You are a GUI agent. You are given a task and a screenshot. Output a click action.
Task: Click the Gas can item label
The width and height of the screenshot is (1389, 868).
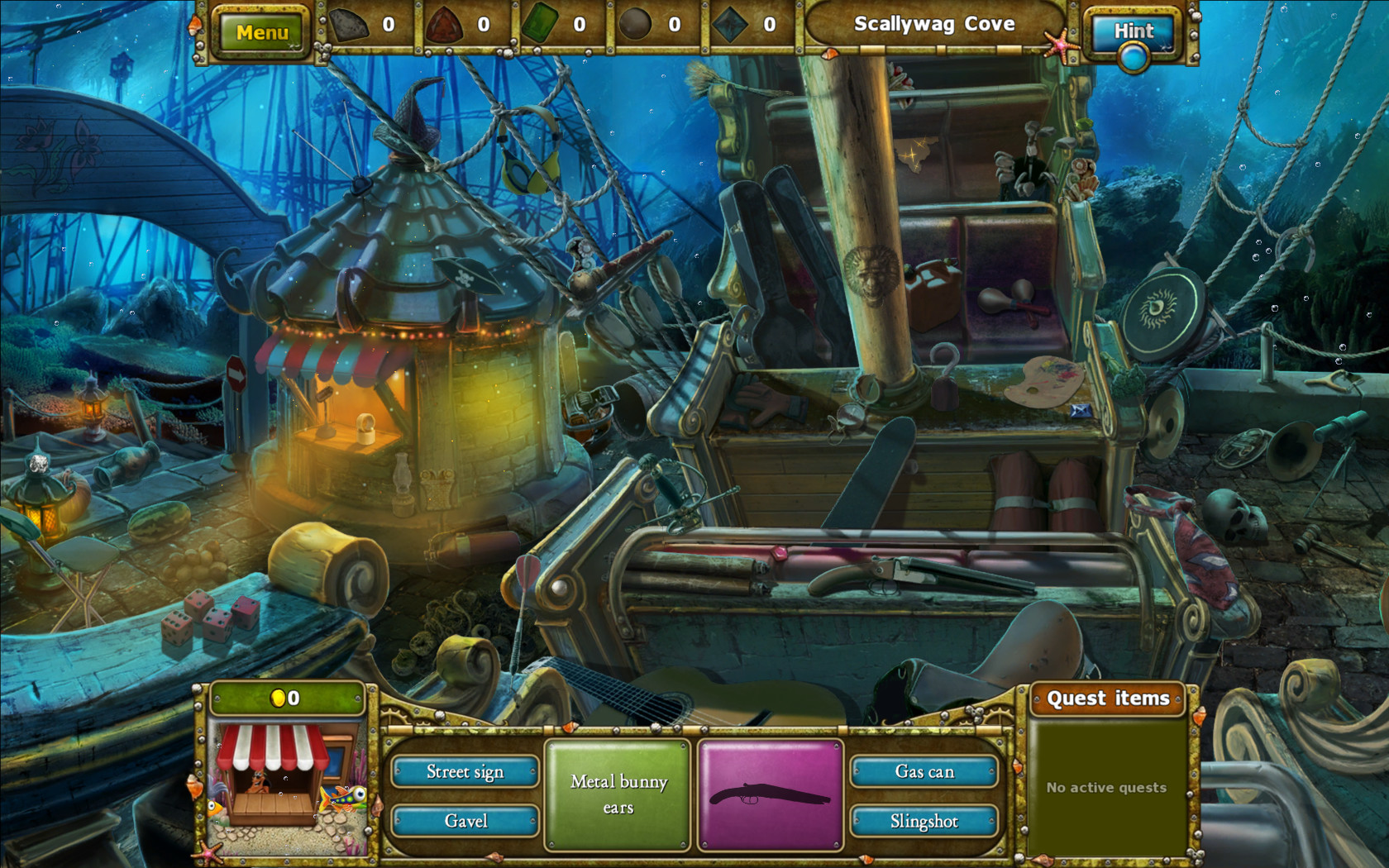coord(926,771)
